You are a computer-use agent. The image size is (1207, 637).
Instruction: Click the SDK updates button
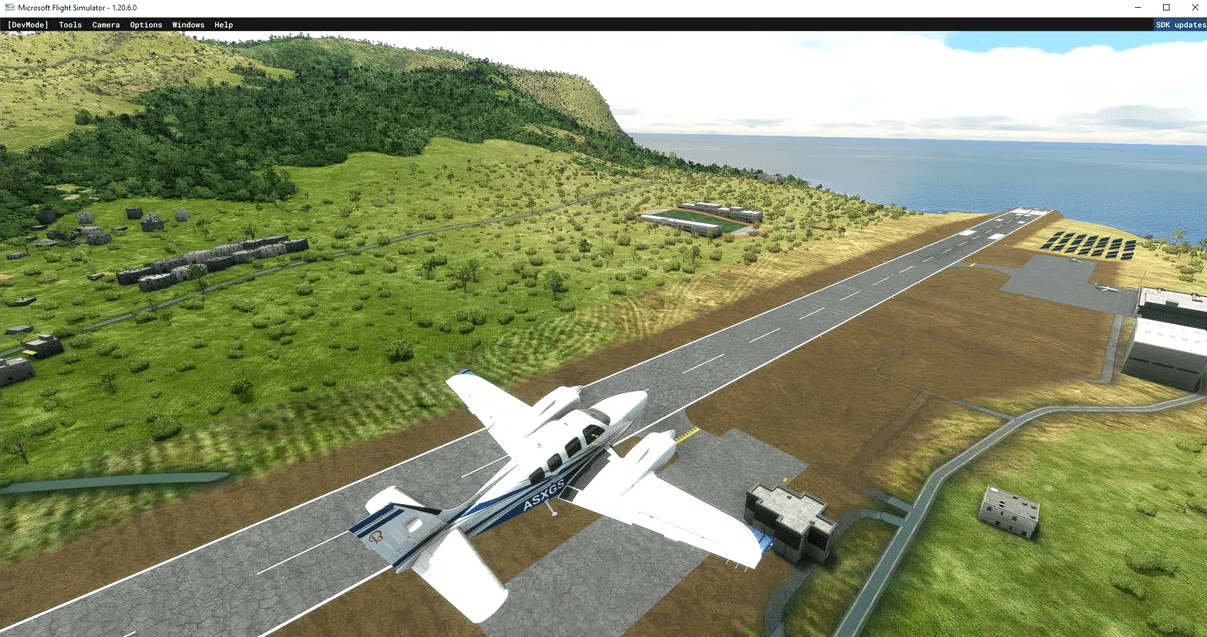point(1180,25)
